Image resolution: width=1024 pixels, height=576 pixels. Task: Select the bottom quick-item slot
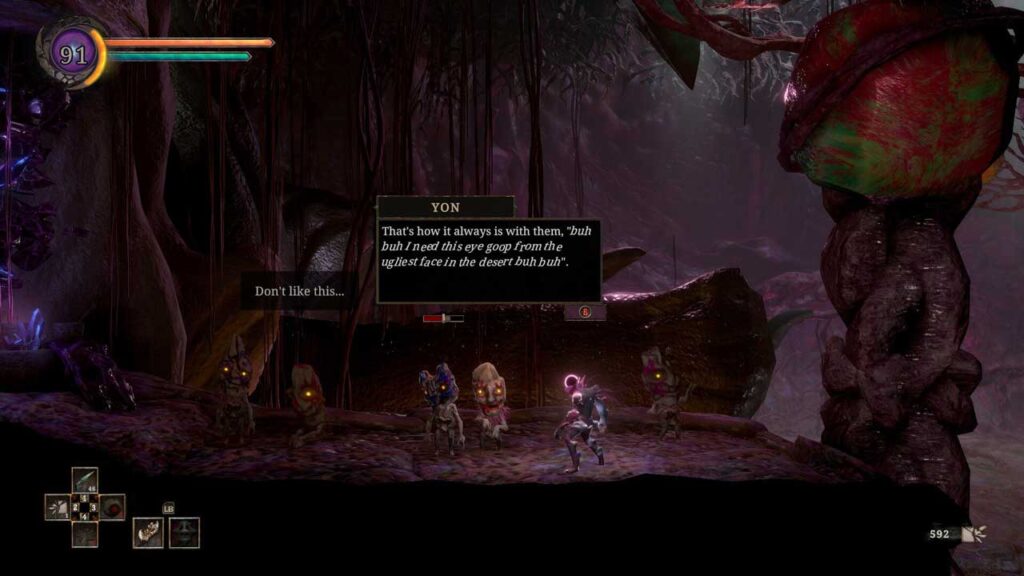coord(85,534)
